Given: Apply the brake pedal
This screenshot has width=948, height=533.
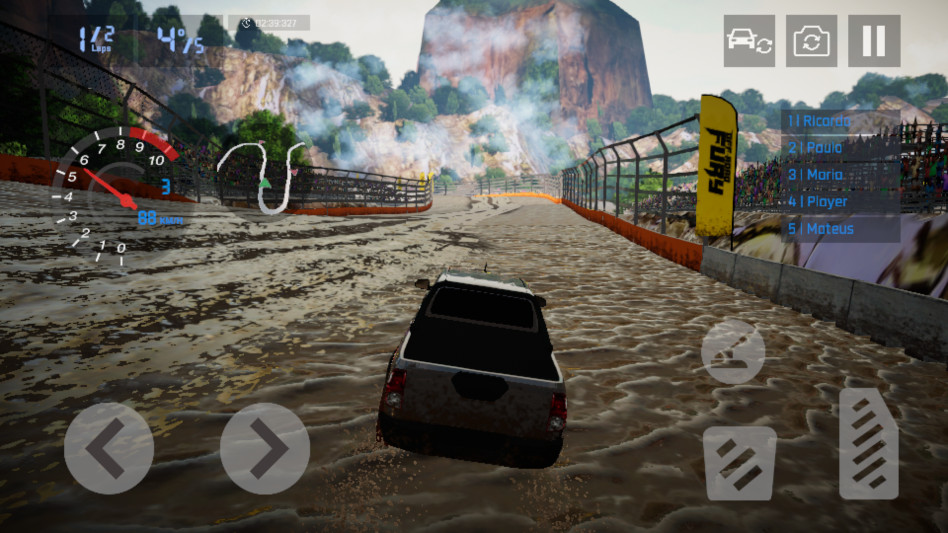Looking at the screenshot, I should (x=740, y=463).
